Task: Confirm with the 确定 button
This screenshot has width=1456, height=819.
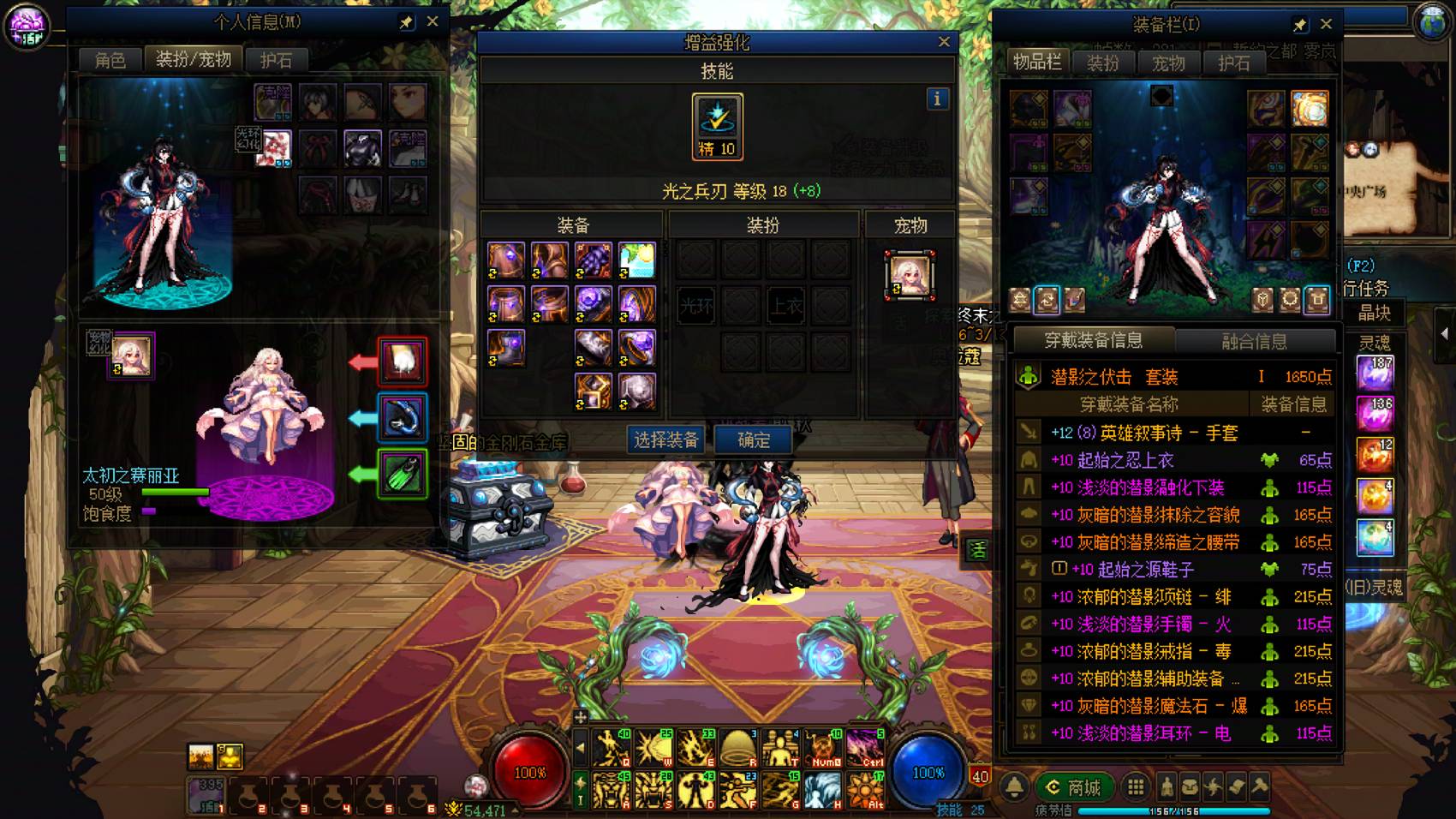Action: pyautogui.click(x=754, y=440)
